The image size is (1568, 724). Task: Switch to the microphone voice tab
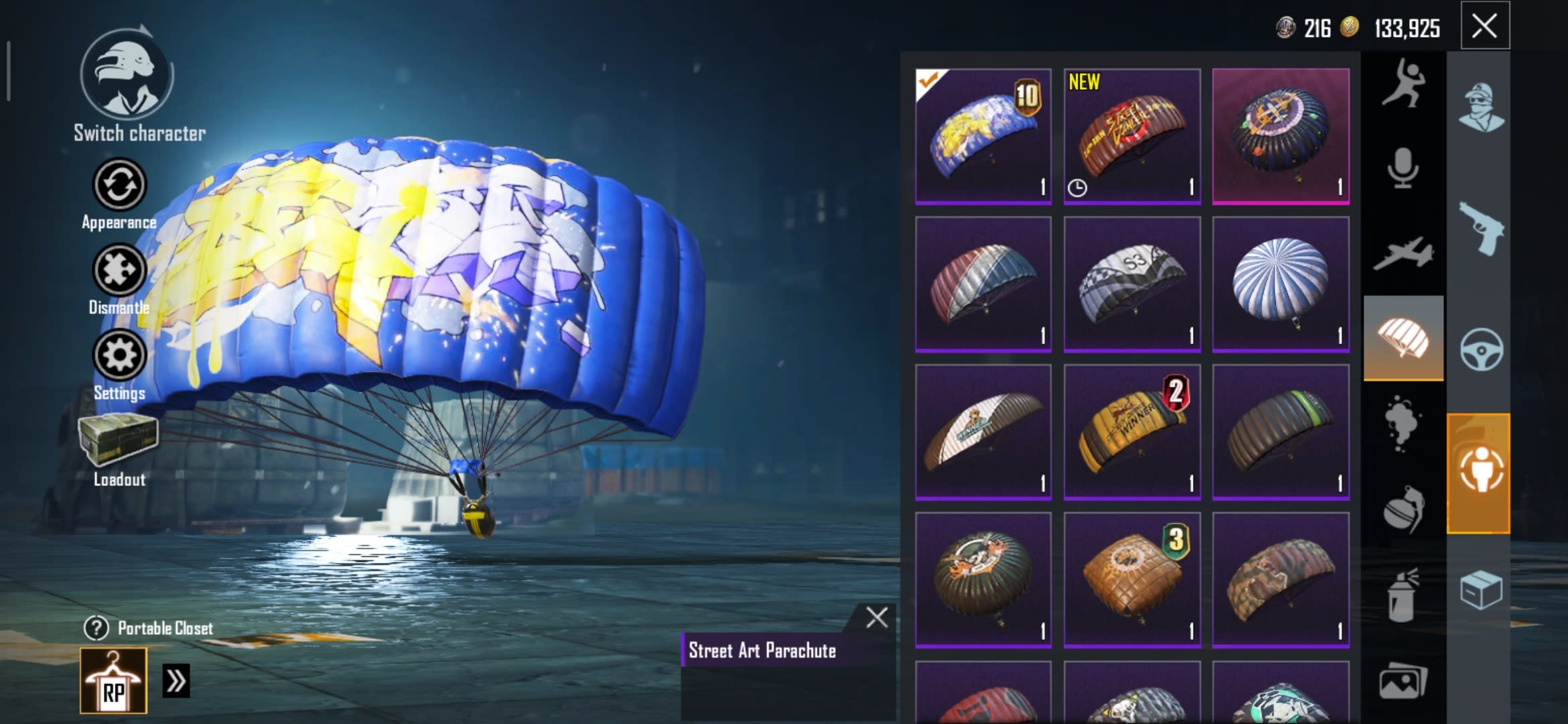pyautogui.click(x=1403, y=168)
